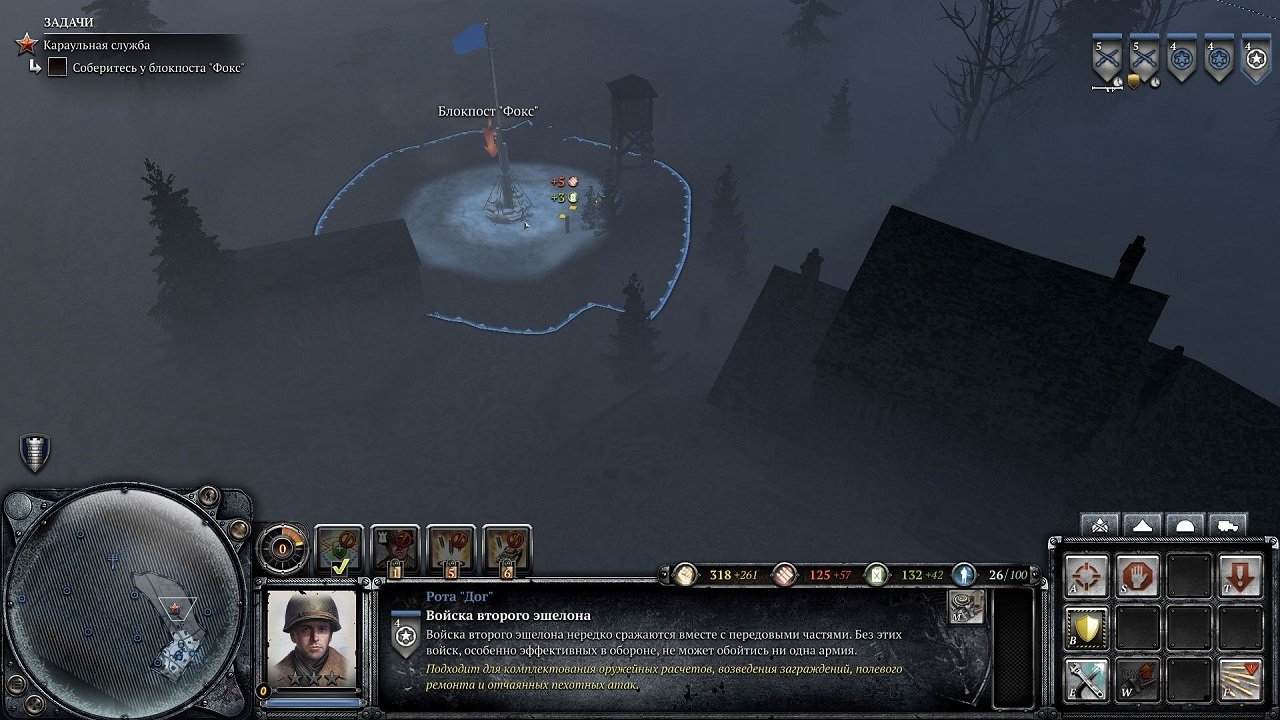Screen dimensions: 1280x720
Task: Open the barracks build menu above command grid
Action: (x=1100, y=523)
